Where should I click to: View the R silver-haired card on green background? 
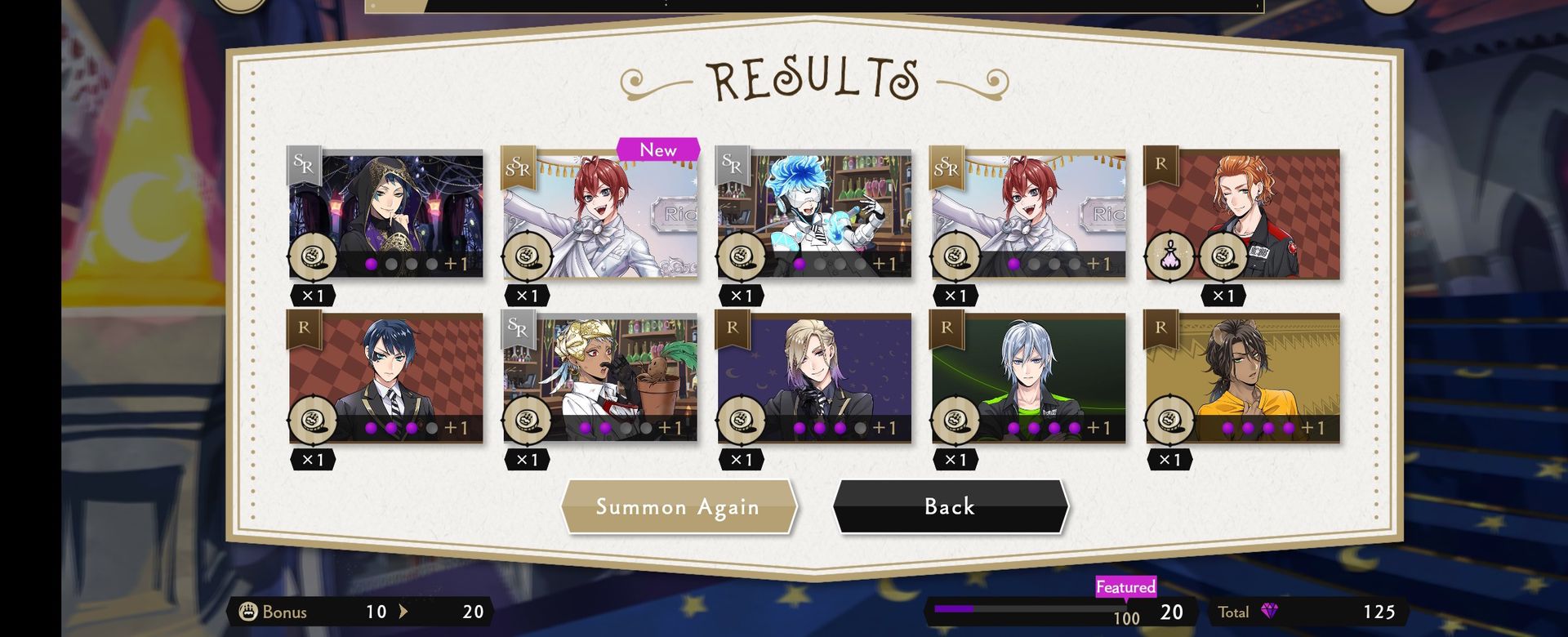(x=1028, y=378)
